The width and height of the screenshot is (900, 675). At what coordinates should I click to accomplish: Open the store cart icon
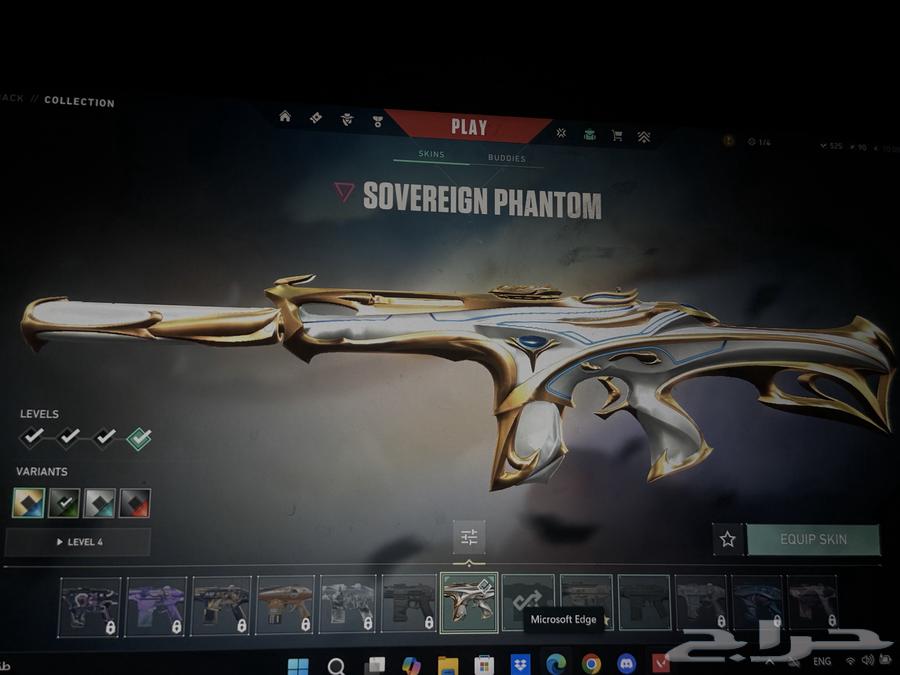pyautogui.click(x=617, y=135)
